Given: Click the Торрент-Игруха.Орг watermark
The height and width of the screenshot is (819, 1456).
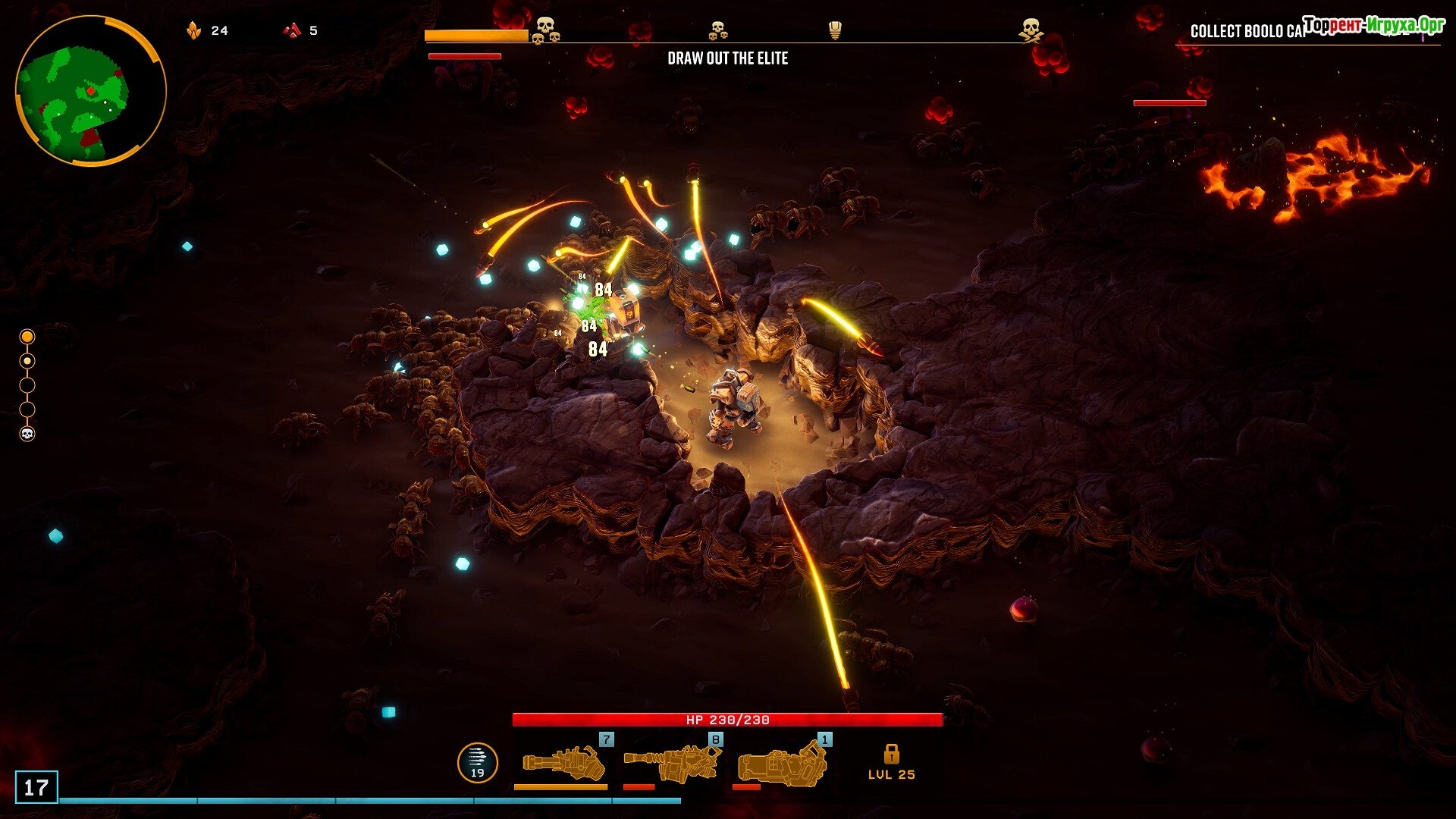Looking at the screenshot, I should [x=1373, y=24].
